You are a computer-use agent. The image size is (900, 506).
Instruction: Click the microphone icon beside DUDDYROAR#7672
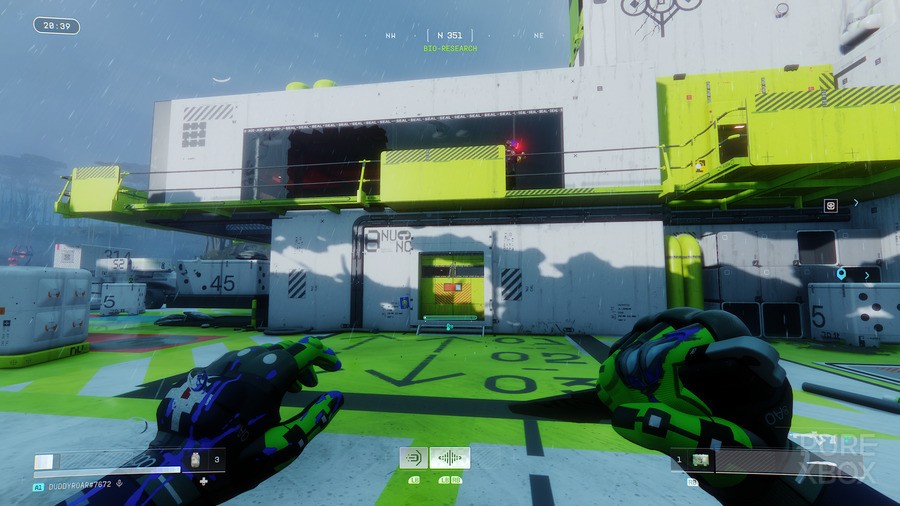[x=120, y=485]
